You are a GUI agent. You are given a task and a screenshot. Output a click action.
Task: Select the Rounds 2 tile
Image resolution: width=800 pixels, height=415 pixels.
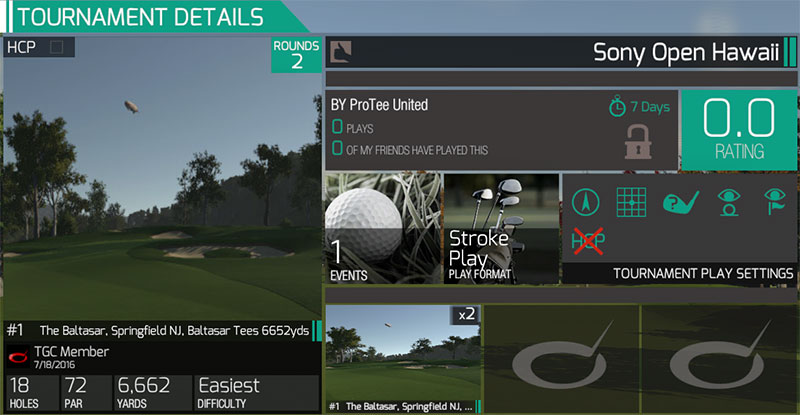297,55
